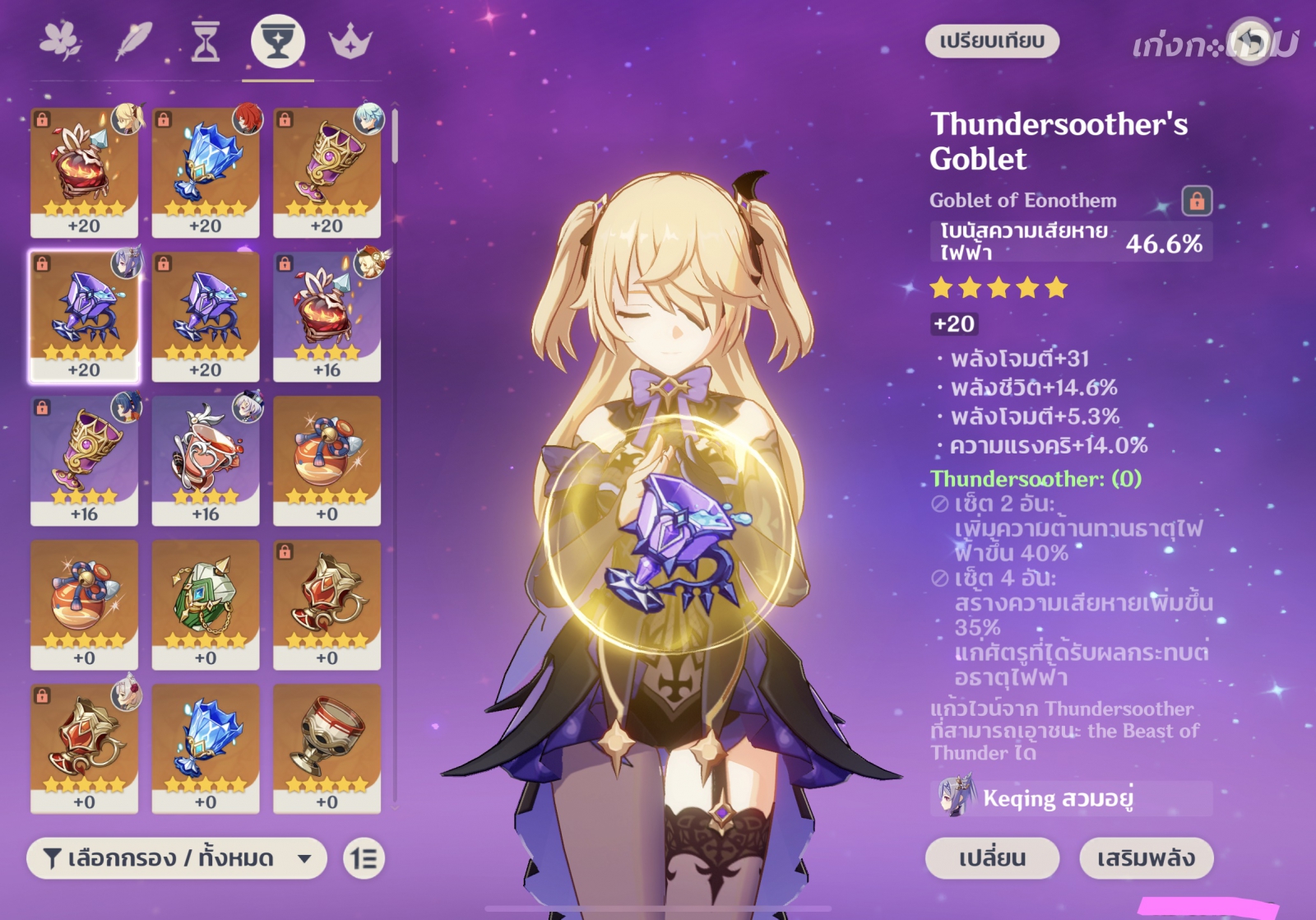Select the hourglass sands tab
Viewport: 1316px width, 920px height.
(206, 41)
